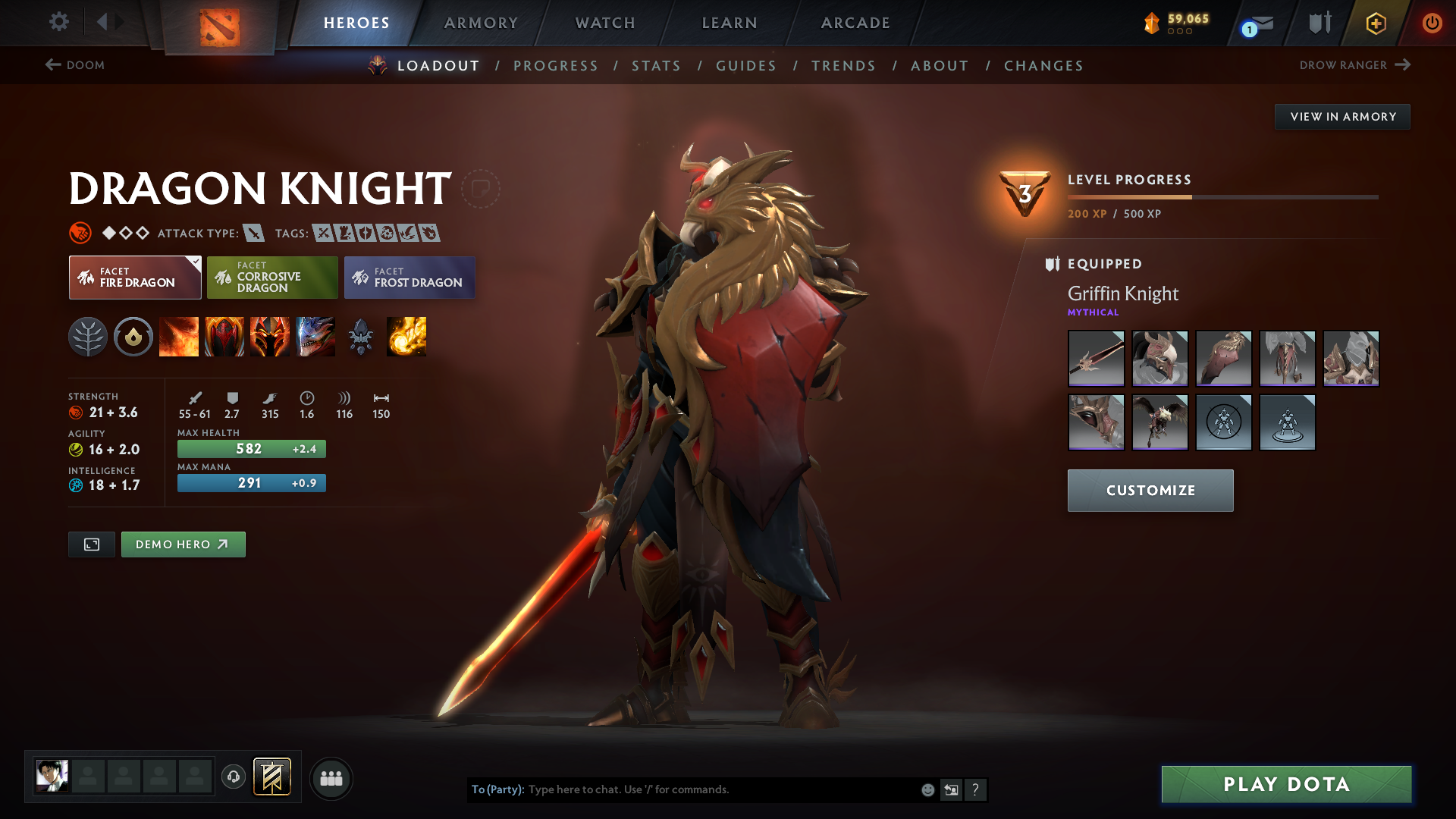Viewport: 1456px width, 819px height.
Task: Click the Level Progress XP bar
Action: (1222, 196)
